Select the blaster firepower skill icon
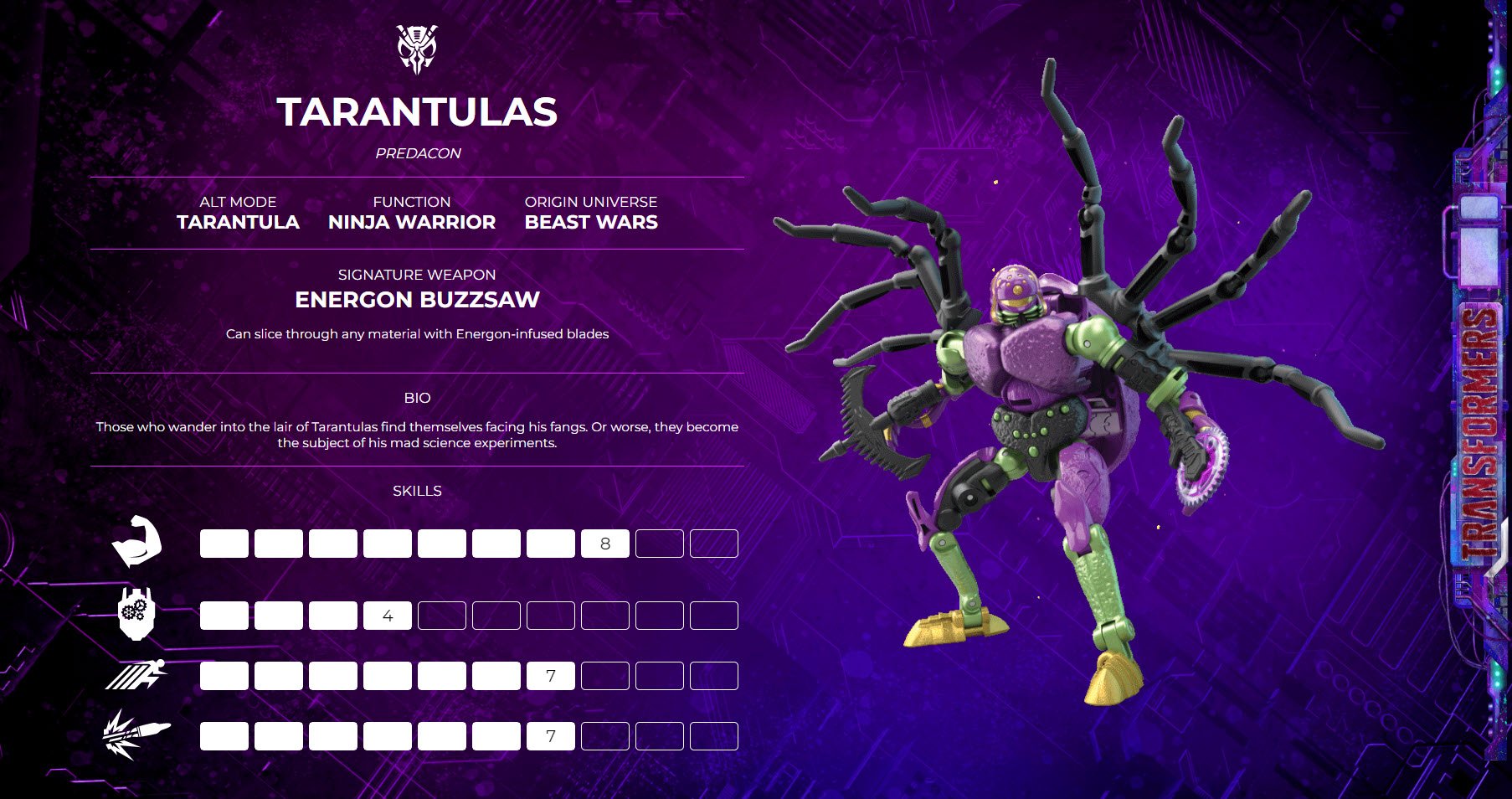The width and height of the screenshot is (1512, 799). coord(135,735)
